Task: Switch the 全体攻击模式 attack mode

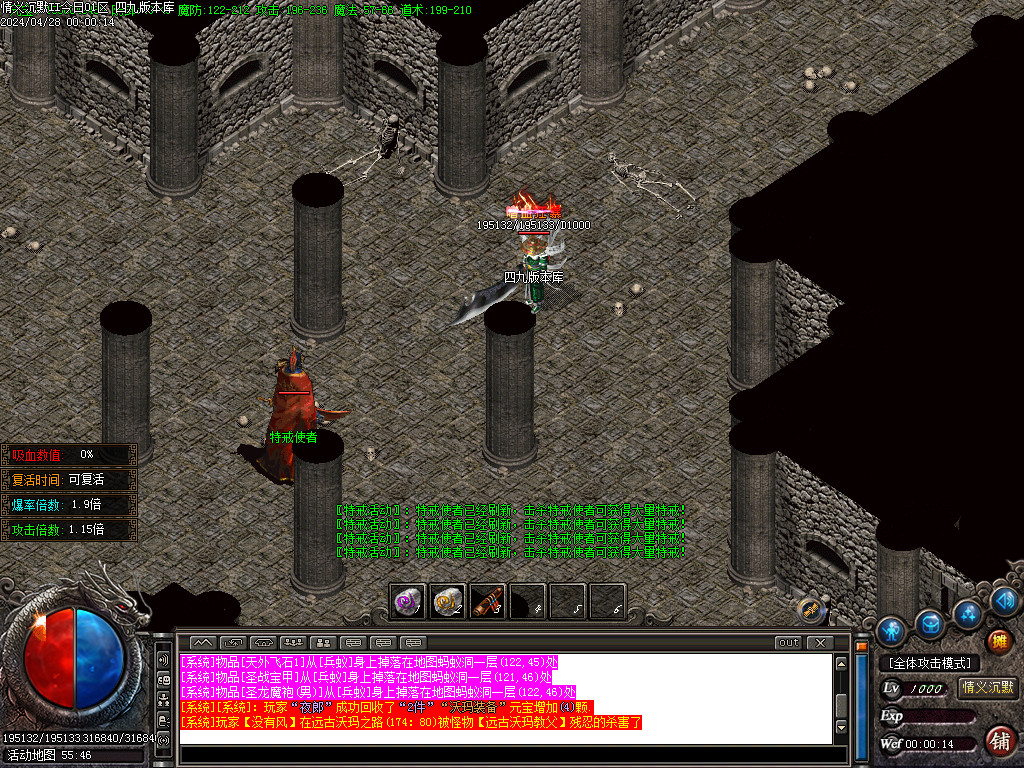Action: point(930,663)
